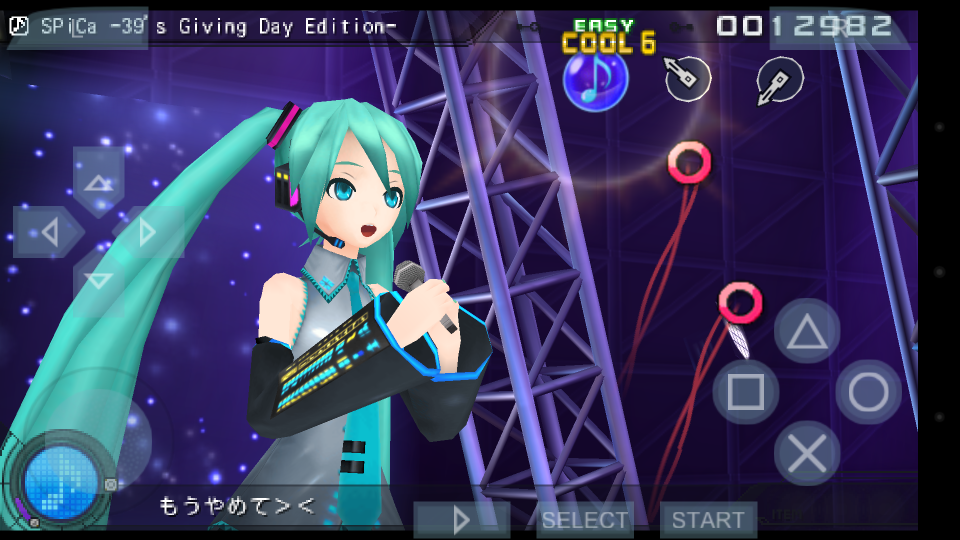
Task: Click the SELECT button
Action: coord(585,520)
